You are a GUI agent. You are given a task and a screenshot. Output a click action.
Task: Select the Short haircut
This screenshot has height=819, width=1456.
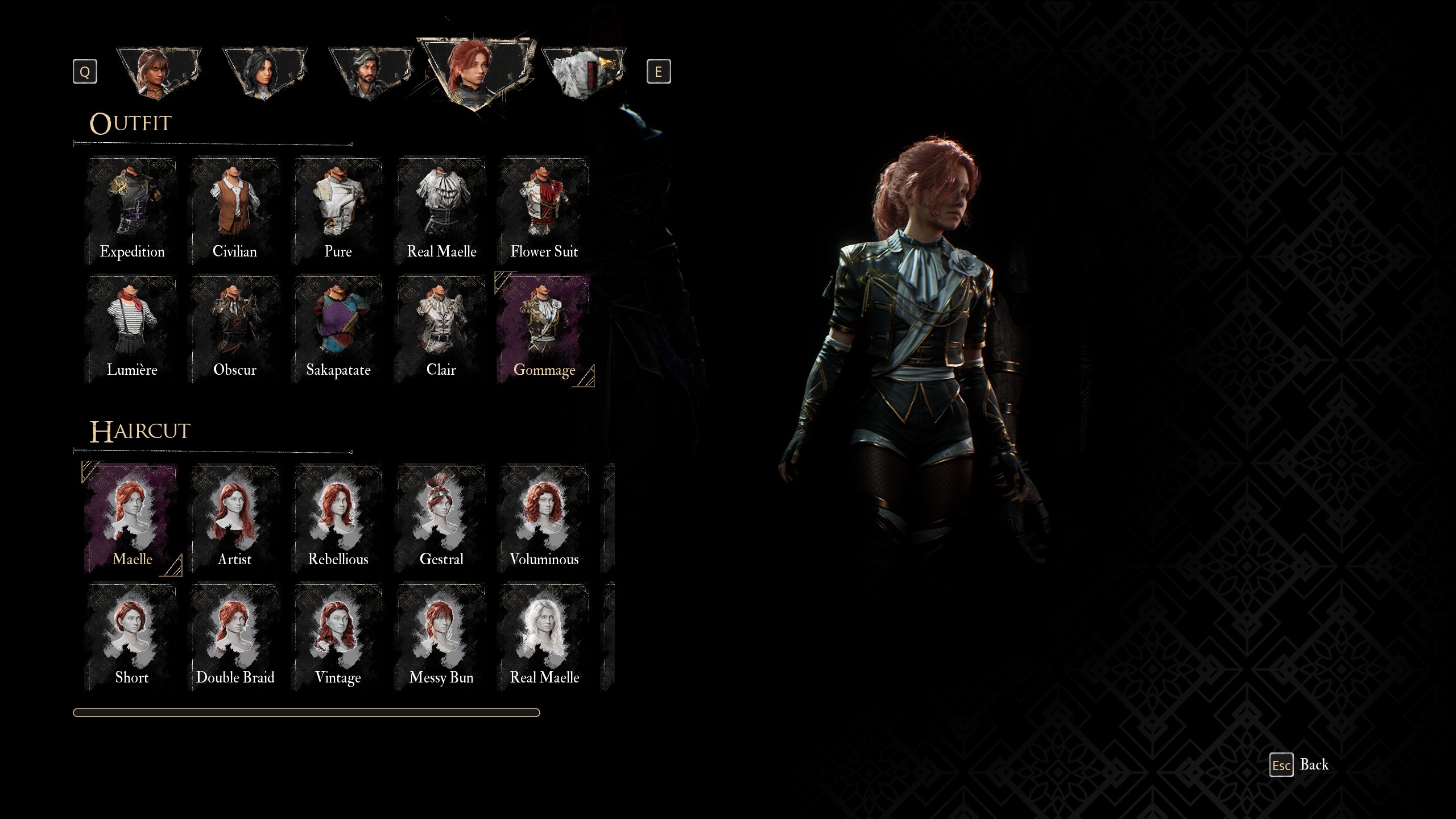tap(132, 636)
